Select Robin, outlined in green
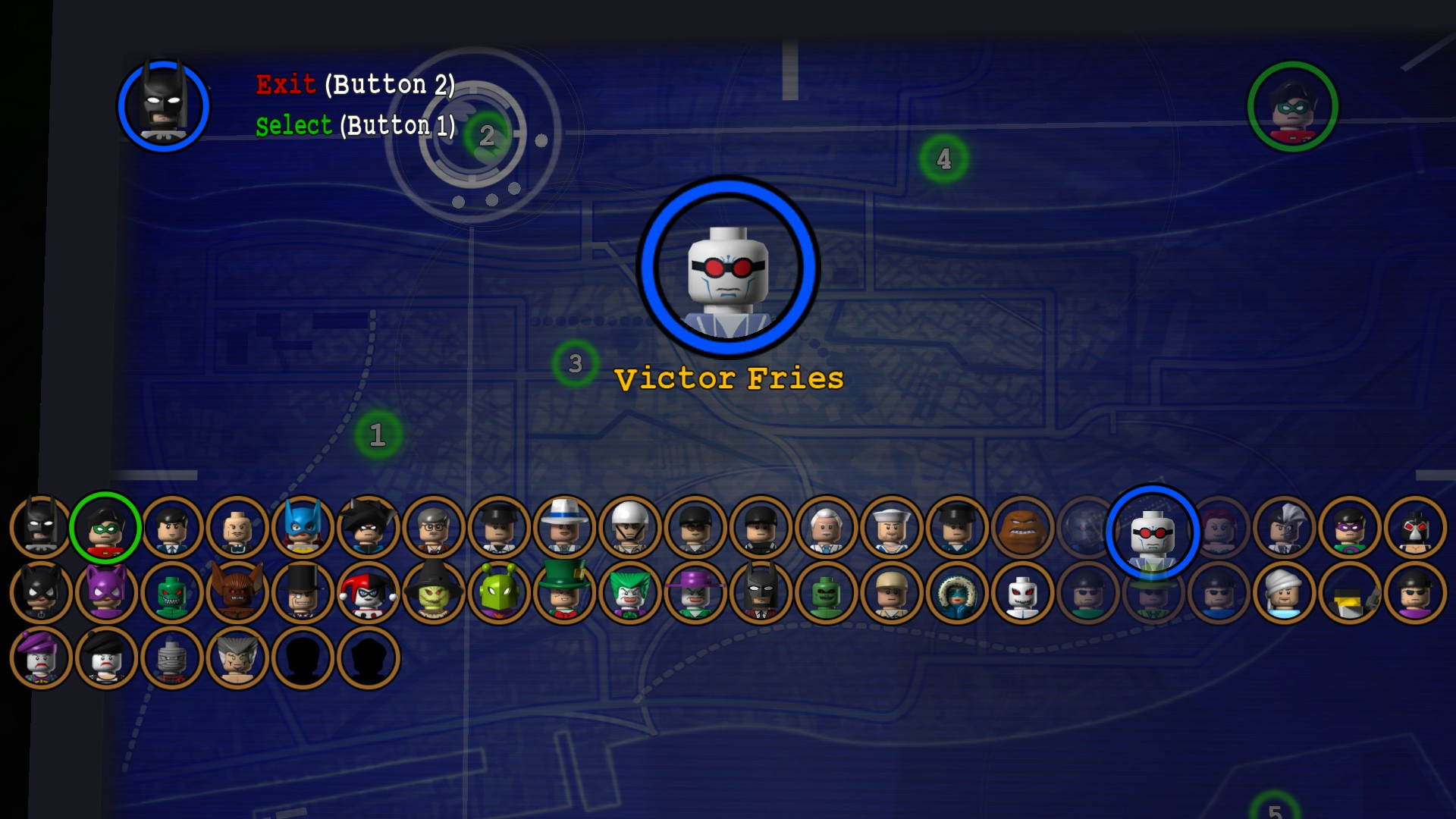Viewport: 1456px width, 819px height. 106,527
